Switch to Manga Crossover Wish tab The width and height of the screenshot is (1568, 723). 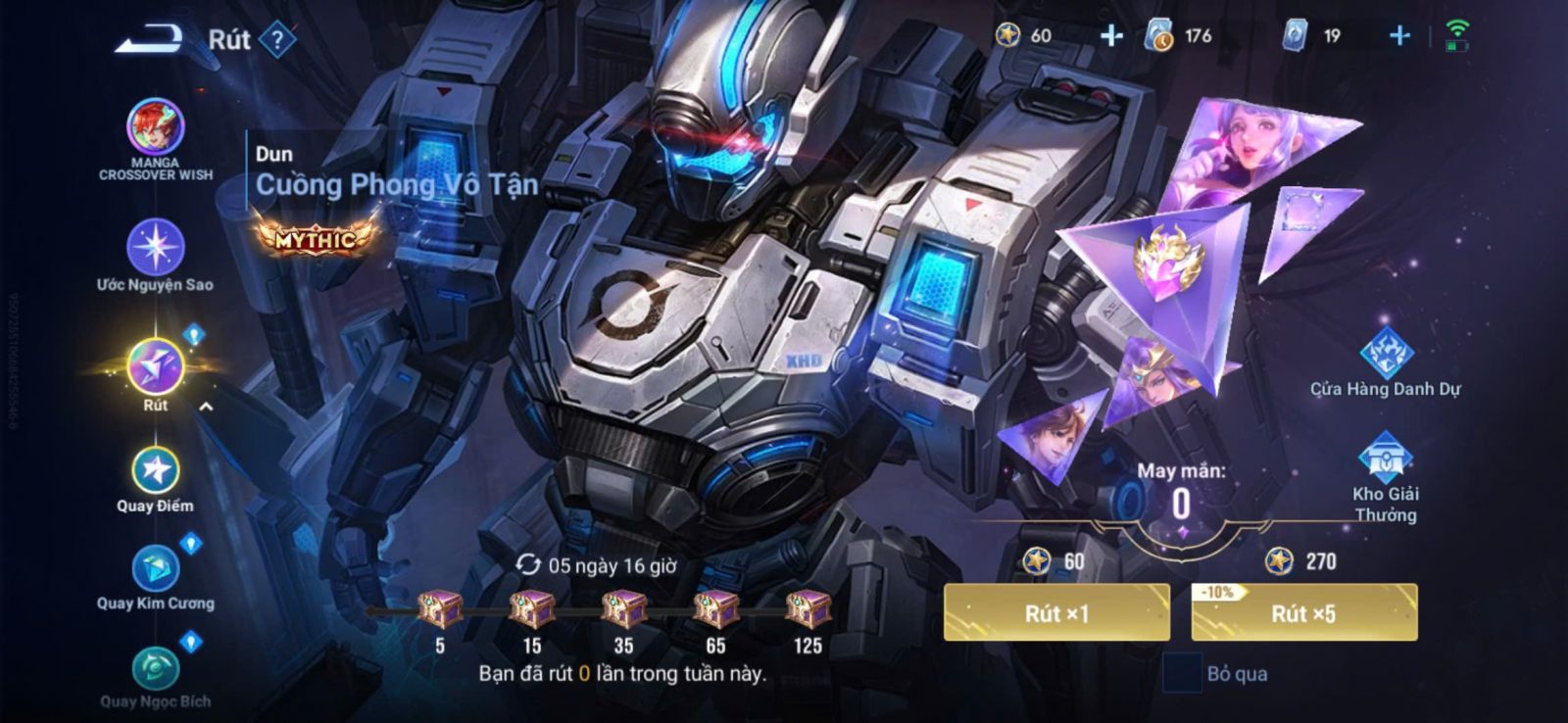(x=155, y=129)
